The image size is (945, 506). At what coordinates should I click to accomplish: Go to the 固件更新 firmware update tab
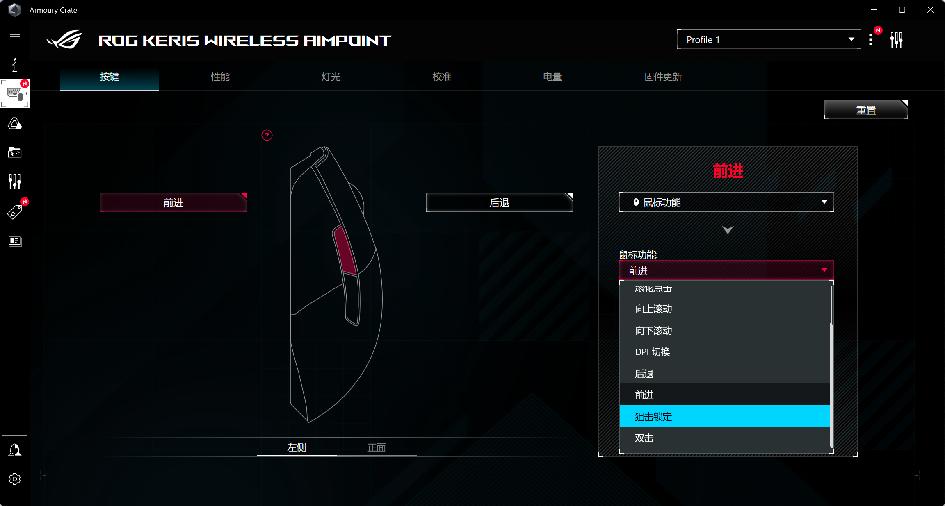[x=663, y=77]
